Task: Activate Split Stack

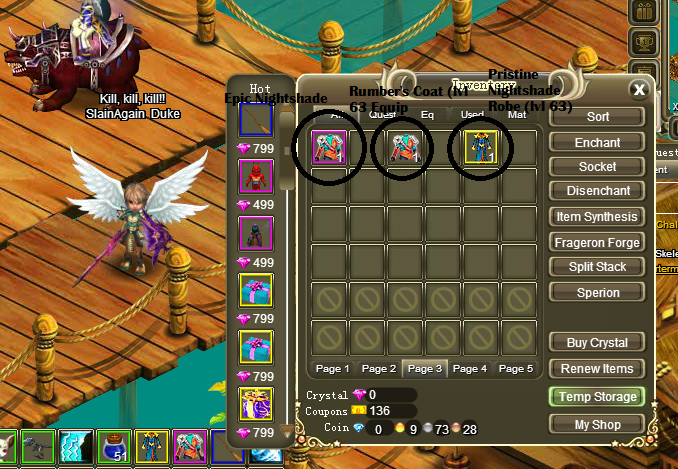Action: click(597, 267)
